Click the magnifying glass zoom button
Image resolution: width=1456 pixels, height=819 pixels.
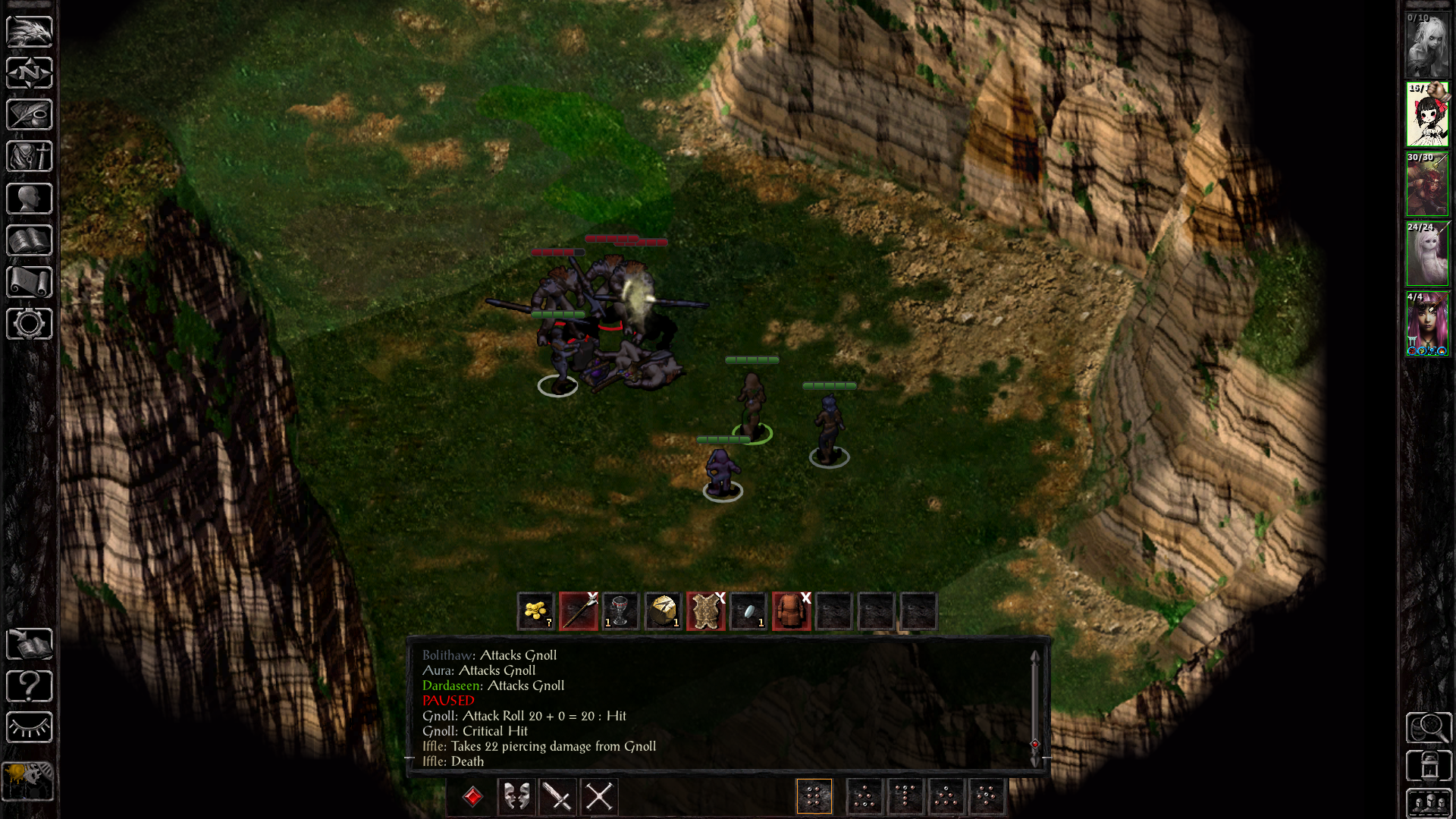pyautogui.click(x=1429, y=728)
